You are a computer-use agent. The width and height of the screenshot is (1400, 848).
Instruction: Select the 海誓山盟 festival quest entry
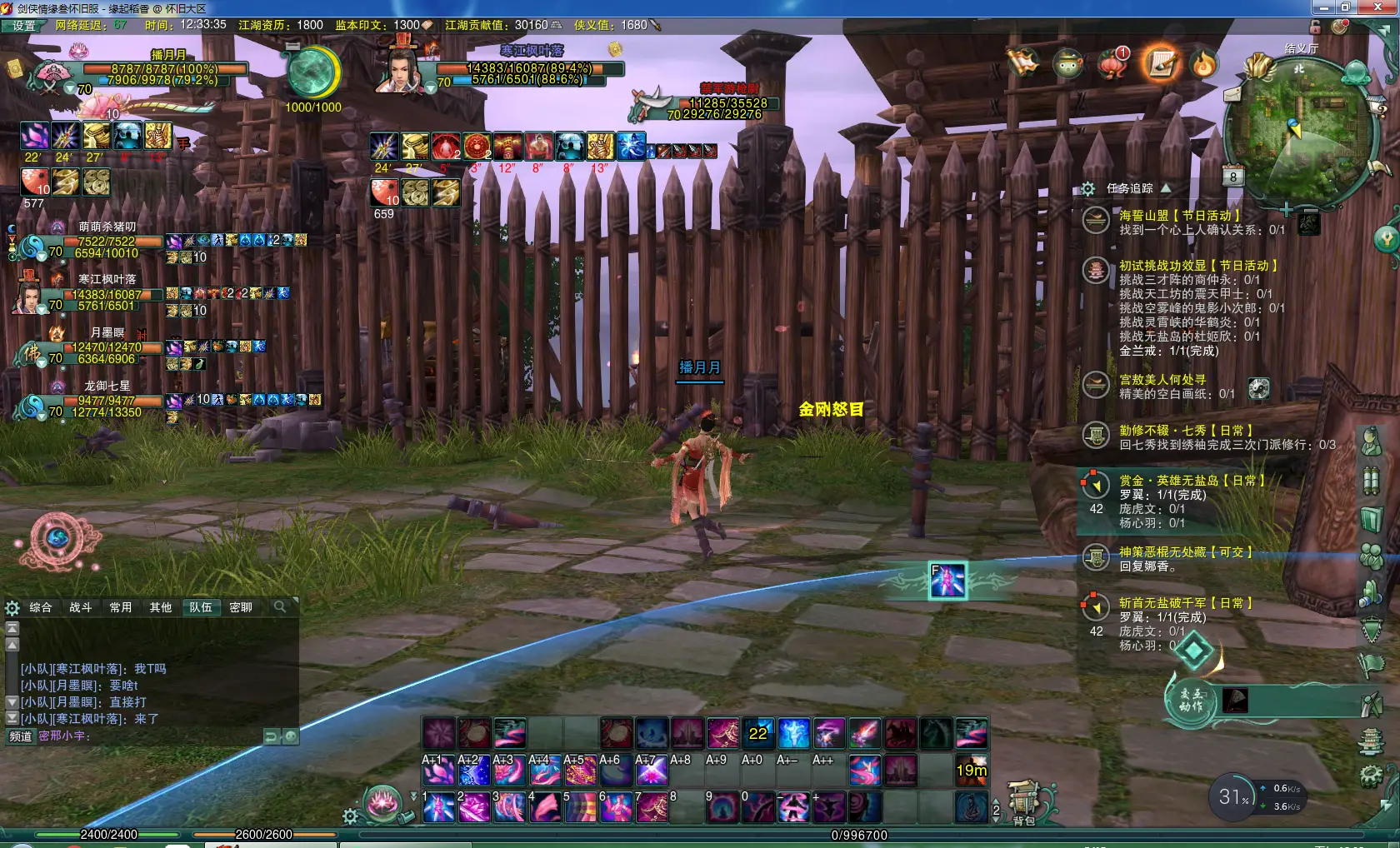tap(1179, 216)
